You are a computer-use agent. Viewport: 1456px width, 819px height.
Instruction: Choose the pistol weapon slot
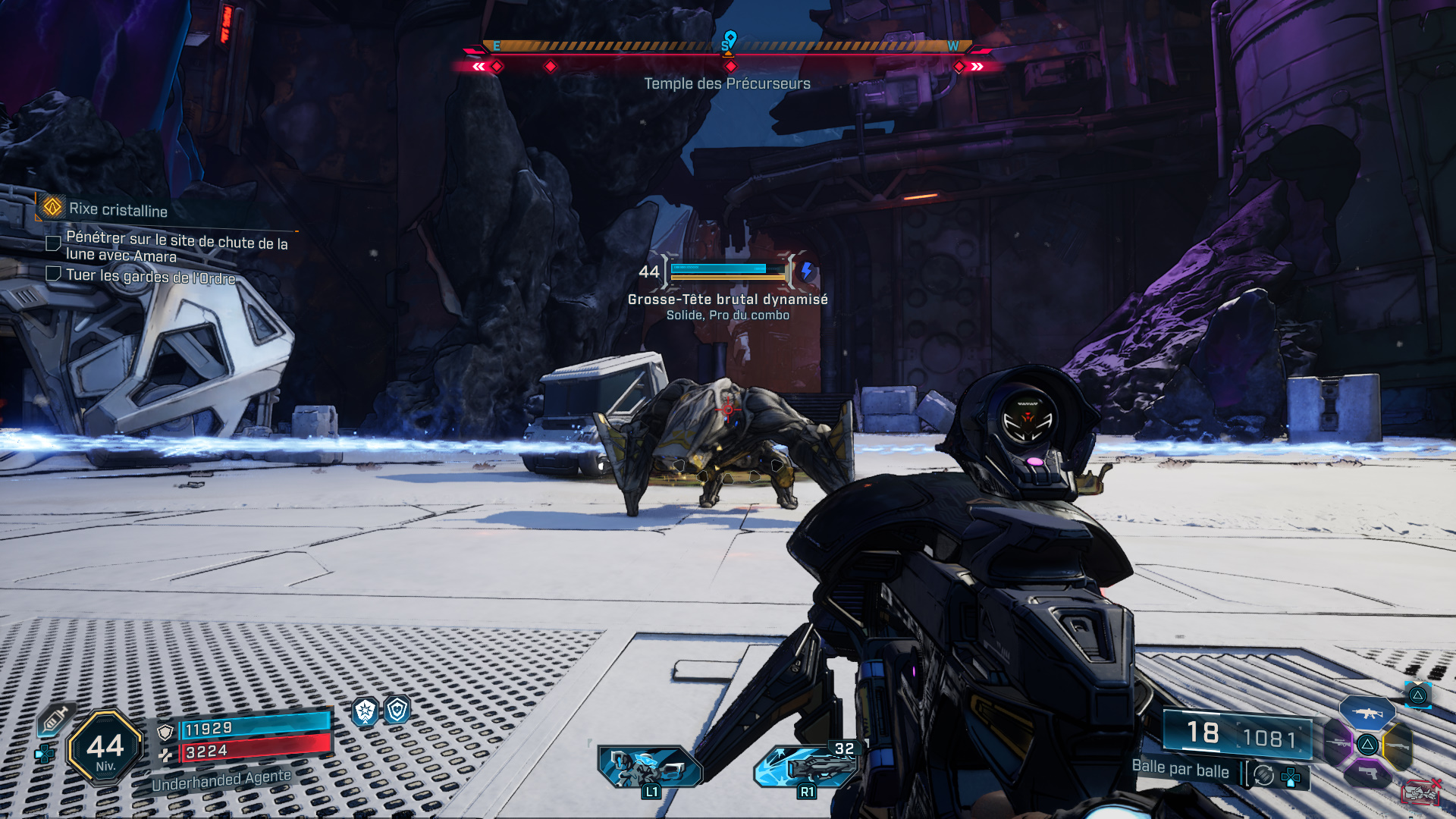point(1367,773)
